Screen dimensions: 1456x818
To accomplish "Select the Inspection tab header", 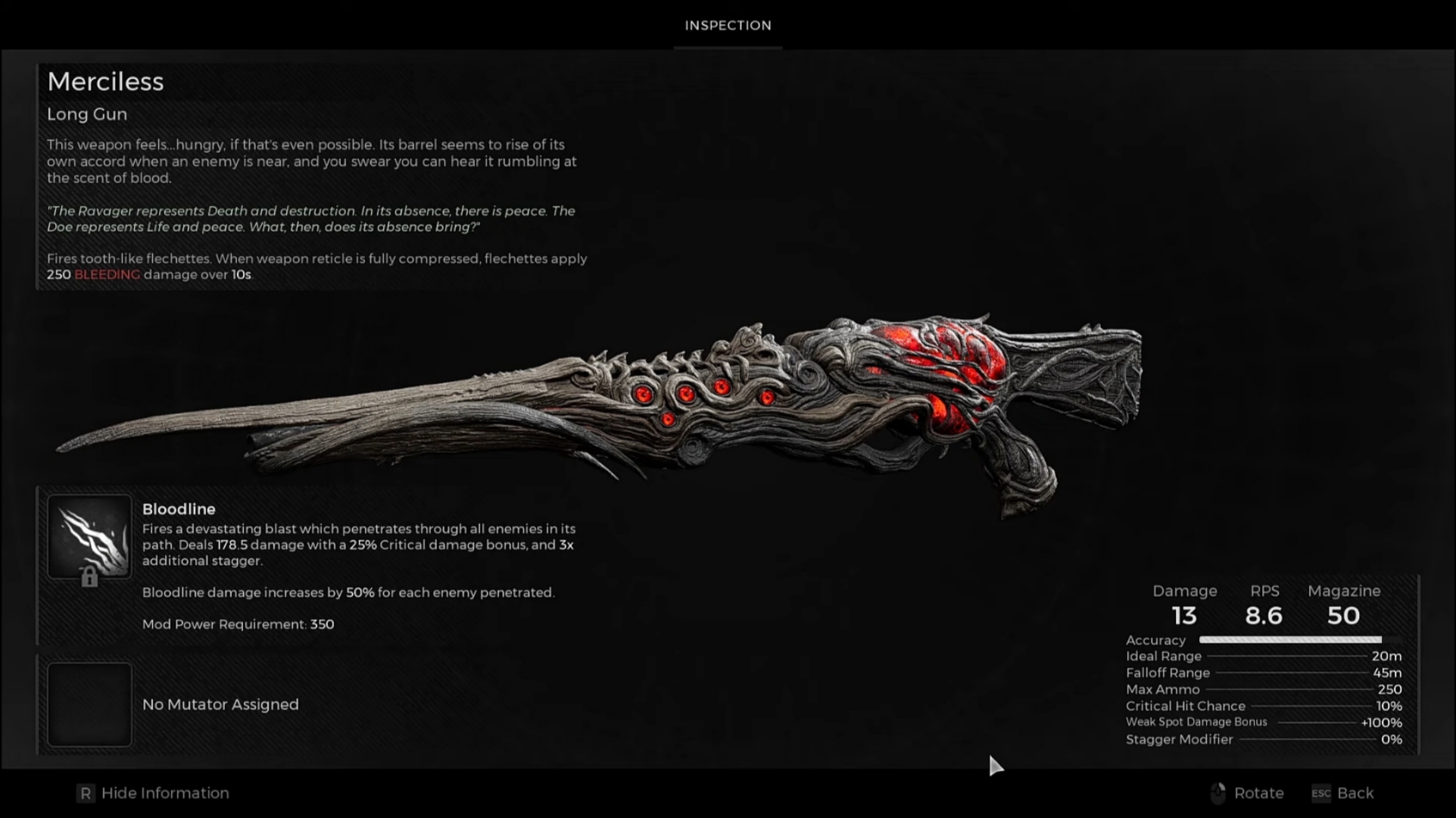I will pos(728,26).
